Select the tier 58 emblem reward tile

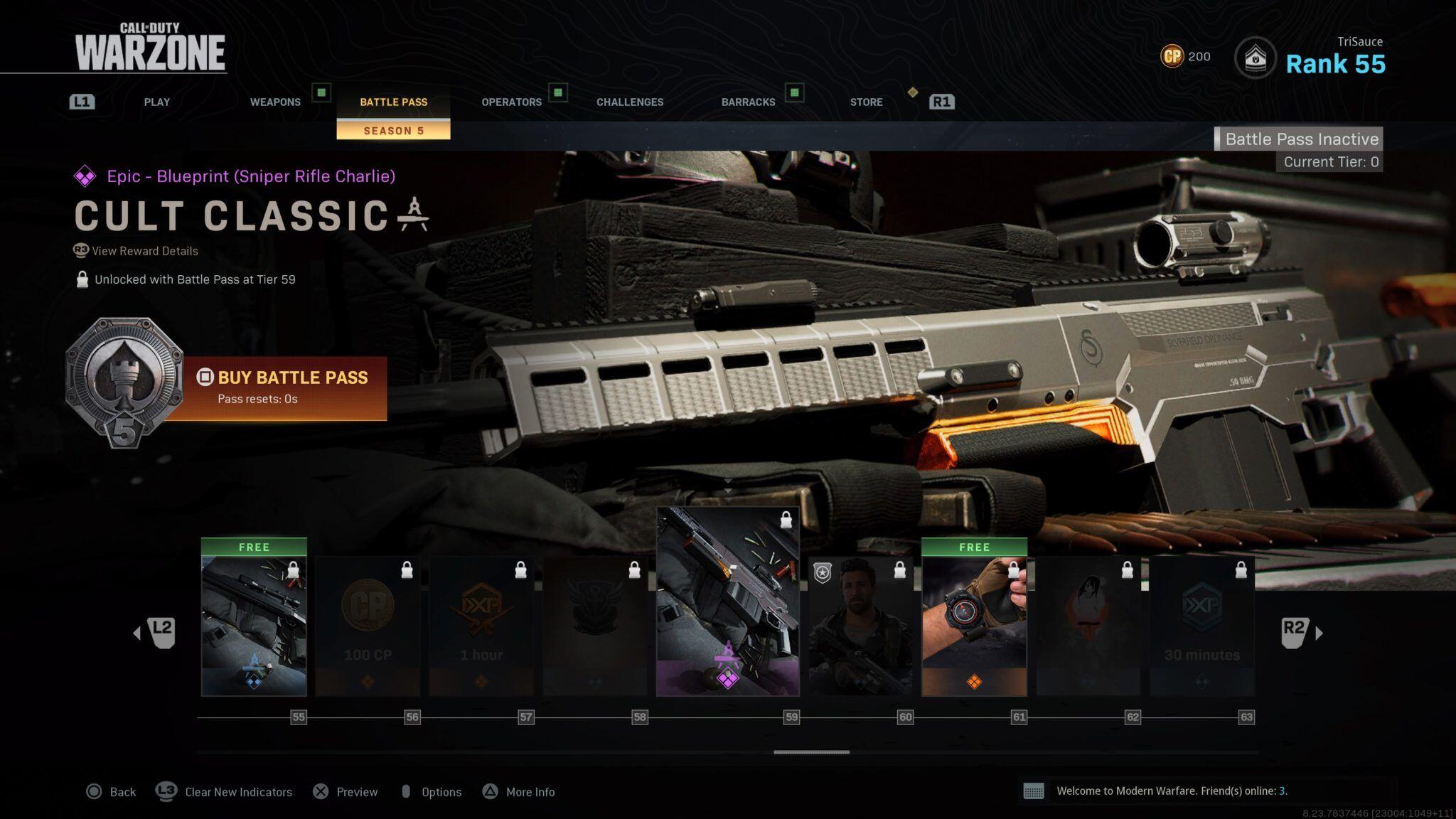(595, 625)
